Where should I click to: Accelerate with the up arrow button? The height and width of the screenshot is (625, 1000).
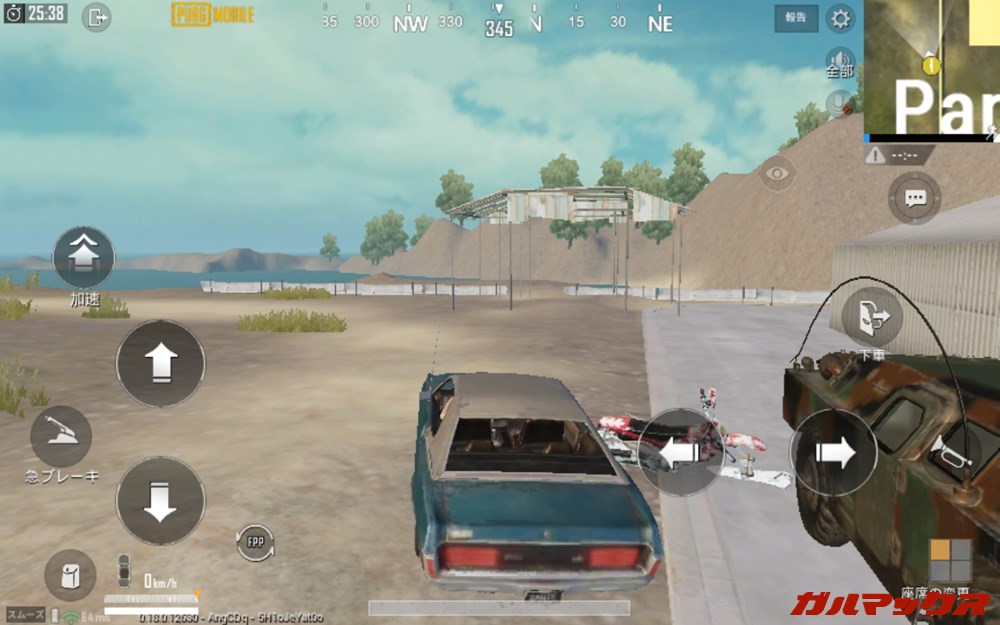tap(161, 363)
